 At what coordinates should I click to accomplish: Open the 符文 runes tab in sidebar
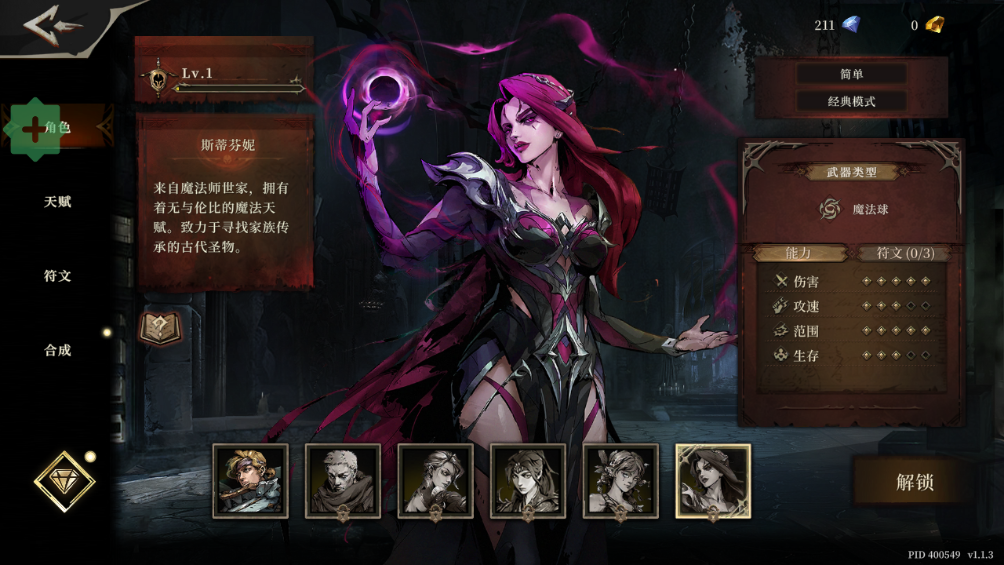[x=57, y=276]
